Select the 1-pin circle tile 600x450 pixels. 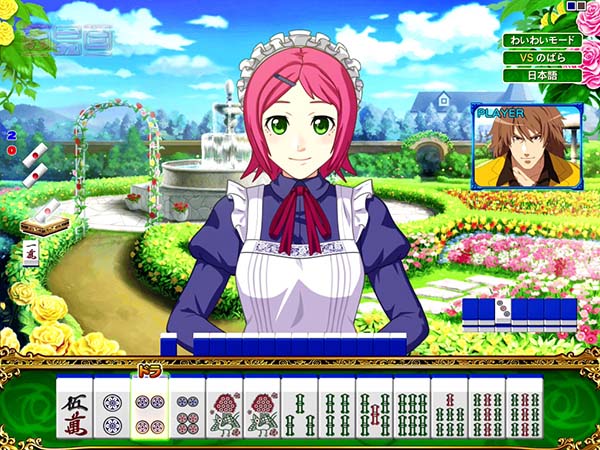tap(112, 410)
